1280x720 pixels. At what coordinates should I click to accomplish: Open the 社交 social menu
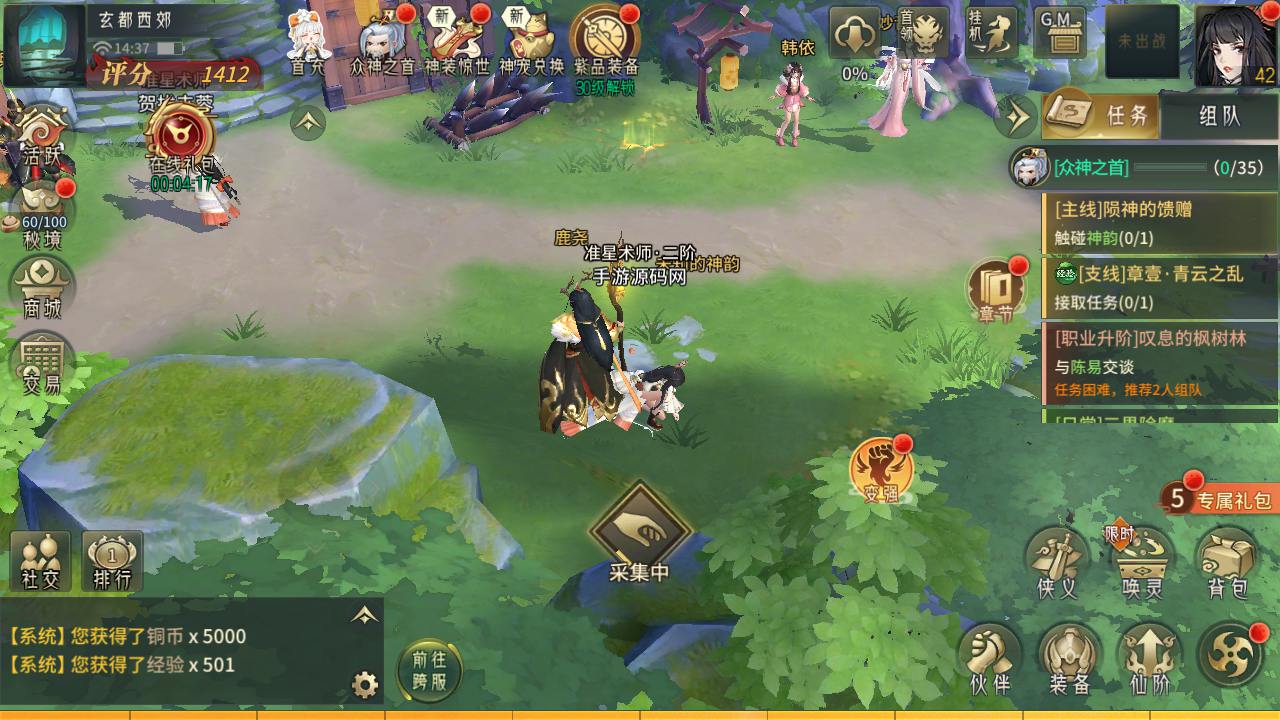point(41,562)
